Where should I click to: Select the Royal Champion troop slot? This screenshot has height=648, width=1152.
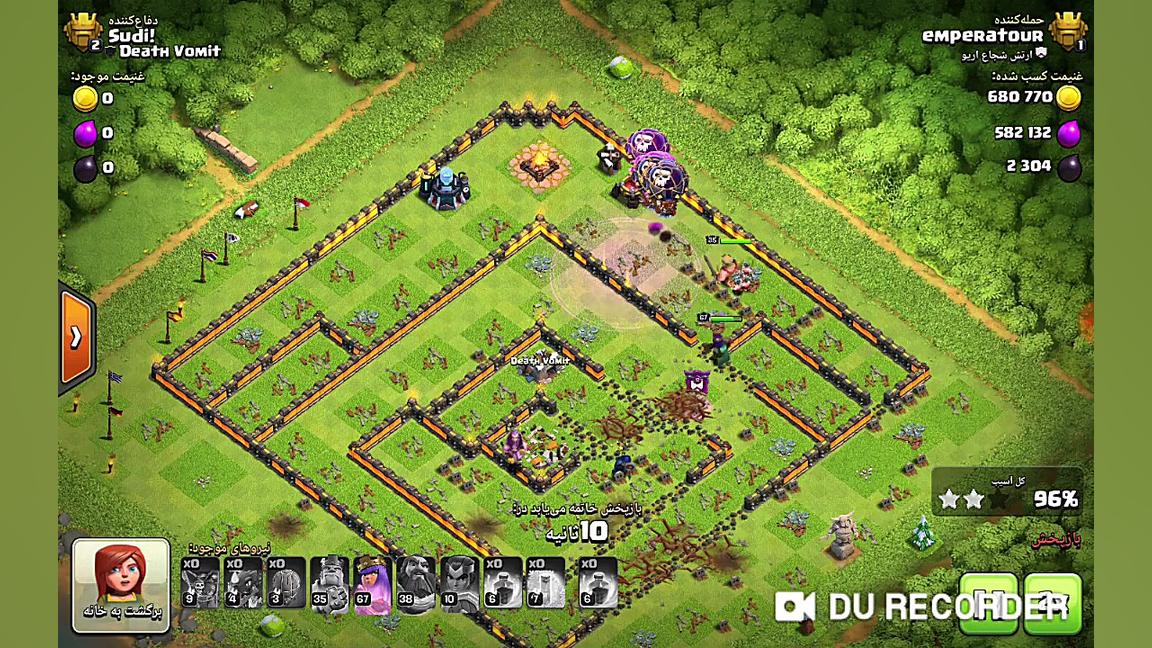[x=459, y=583]
